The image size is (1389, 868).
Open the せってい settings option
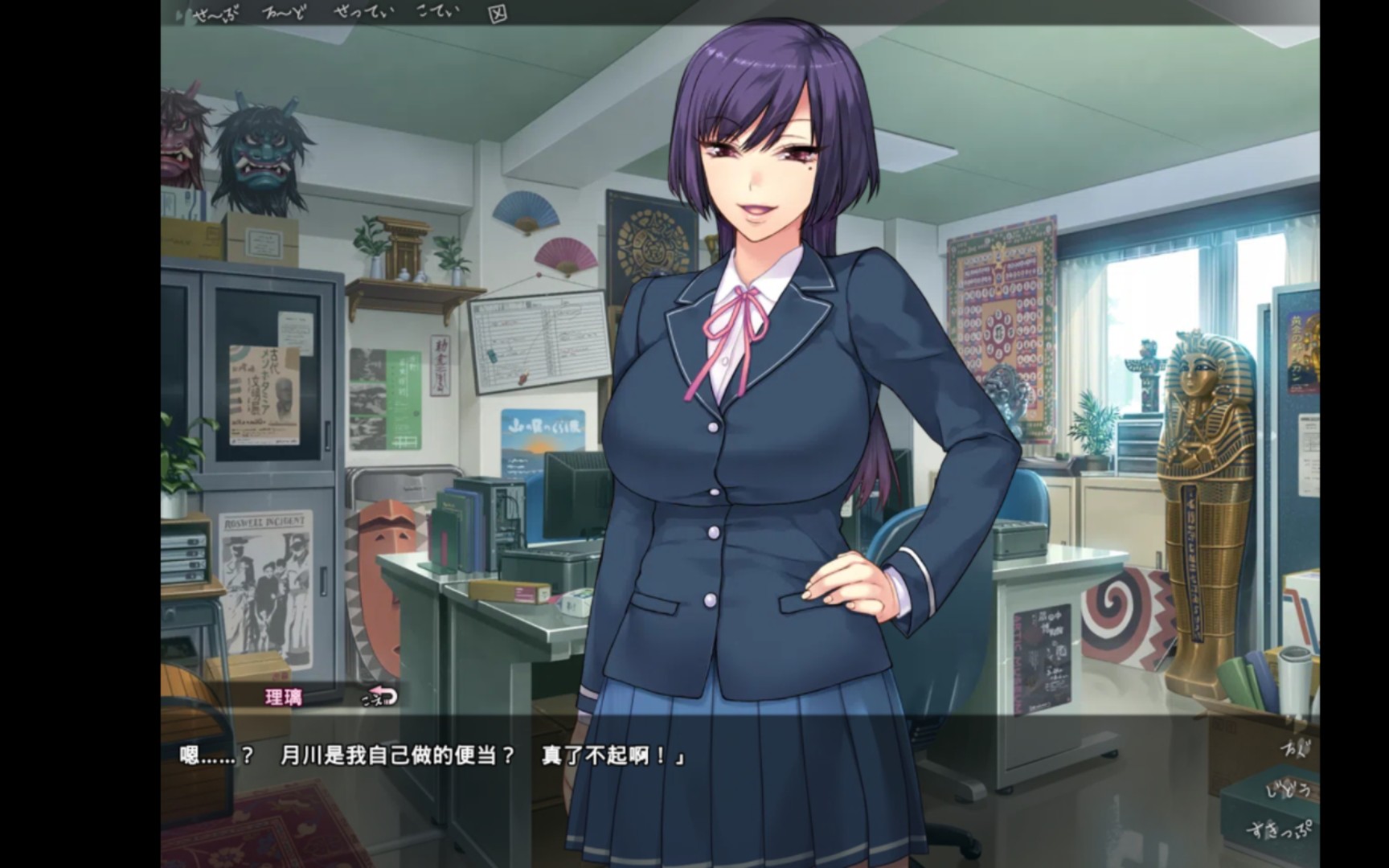(361, 13)
